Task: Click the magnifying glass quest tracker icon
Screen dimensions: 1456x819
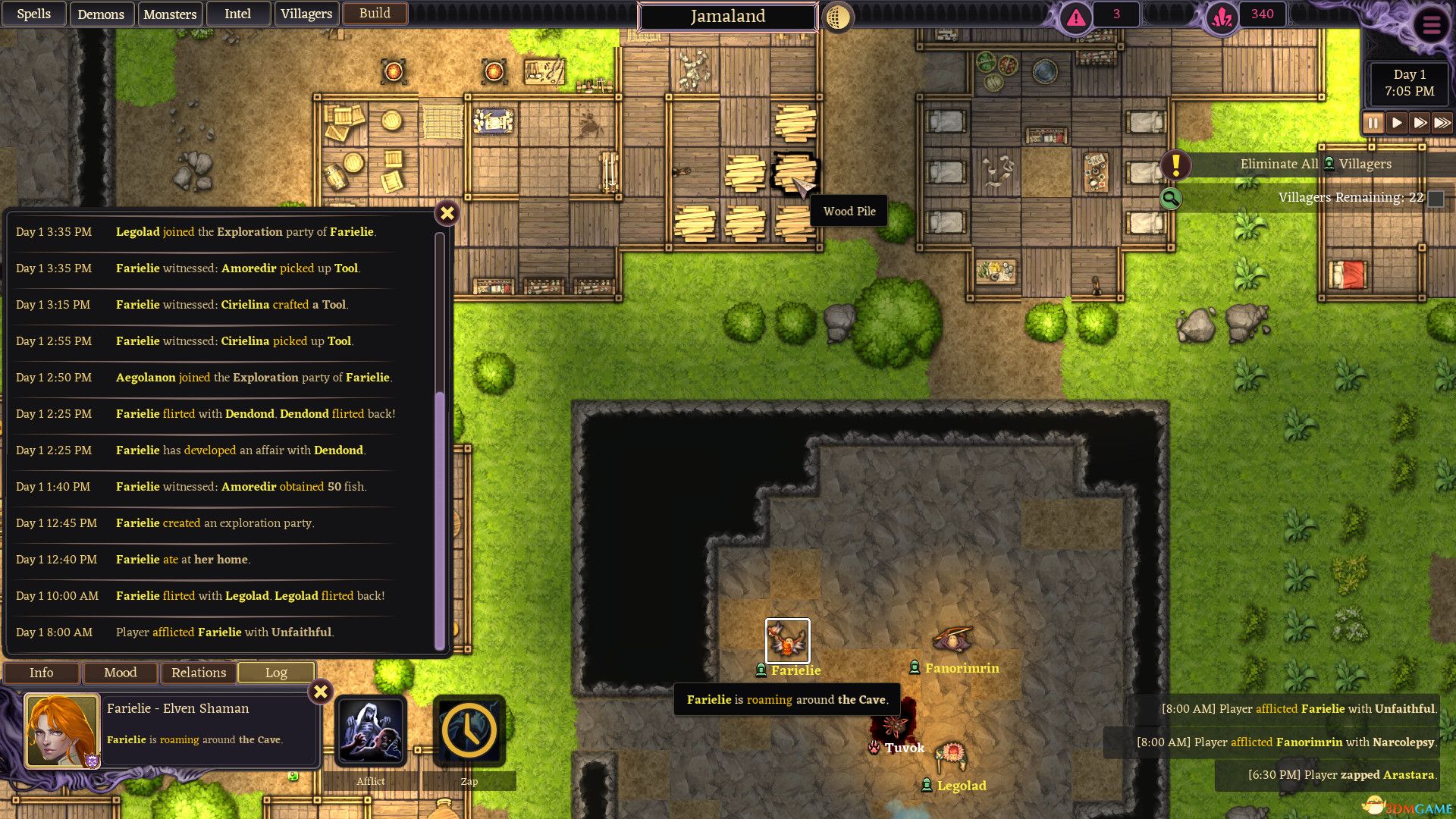Action: pos(1171,199)
